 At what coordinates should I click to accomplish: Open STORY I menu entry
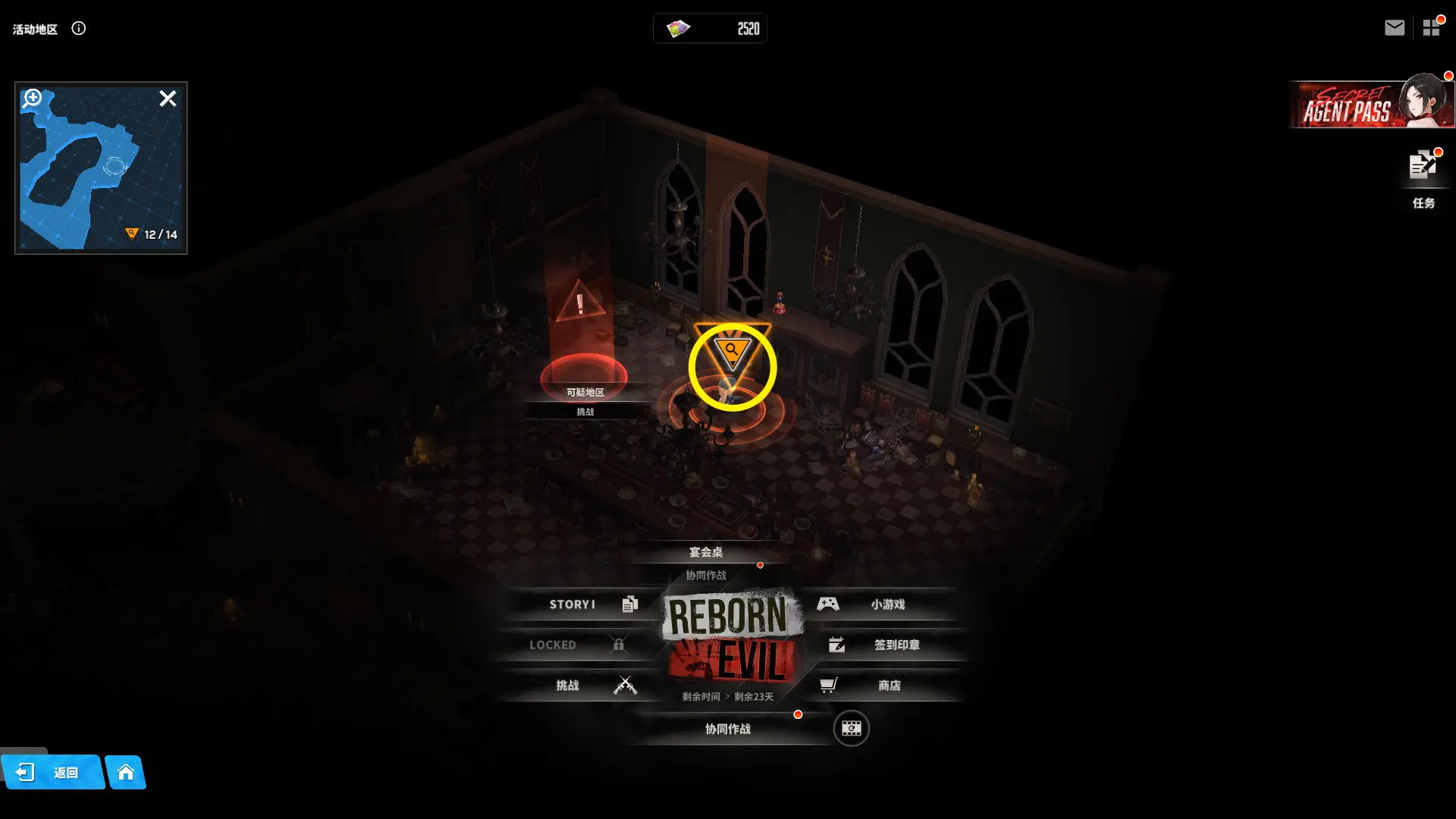pyautogui.click(x=584, y=604)
